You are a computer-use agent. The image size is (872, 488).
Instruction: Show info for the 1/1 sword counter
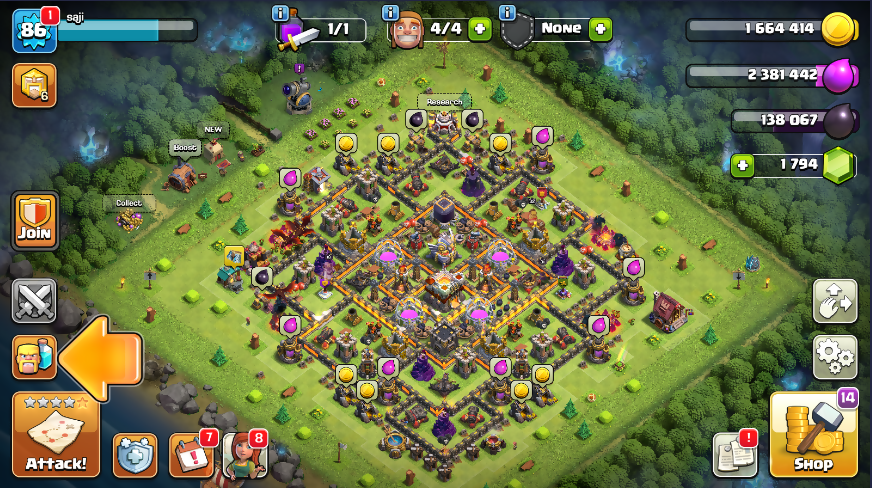[x=281, y=12]
